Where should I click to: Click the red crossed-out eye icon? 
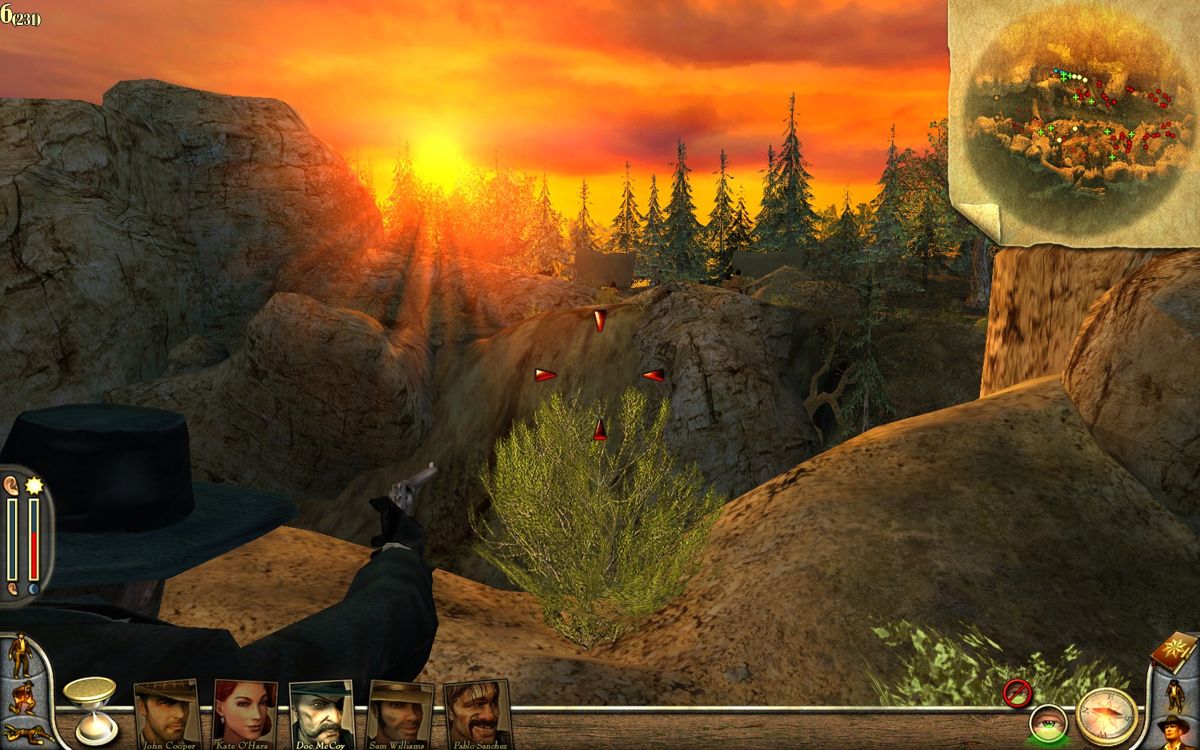coord(1017,692)
